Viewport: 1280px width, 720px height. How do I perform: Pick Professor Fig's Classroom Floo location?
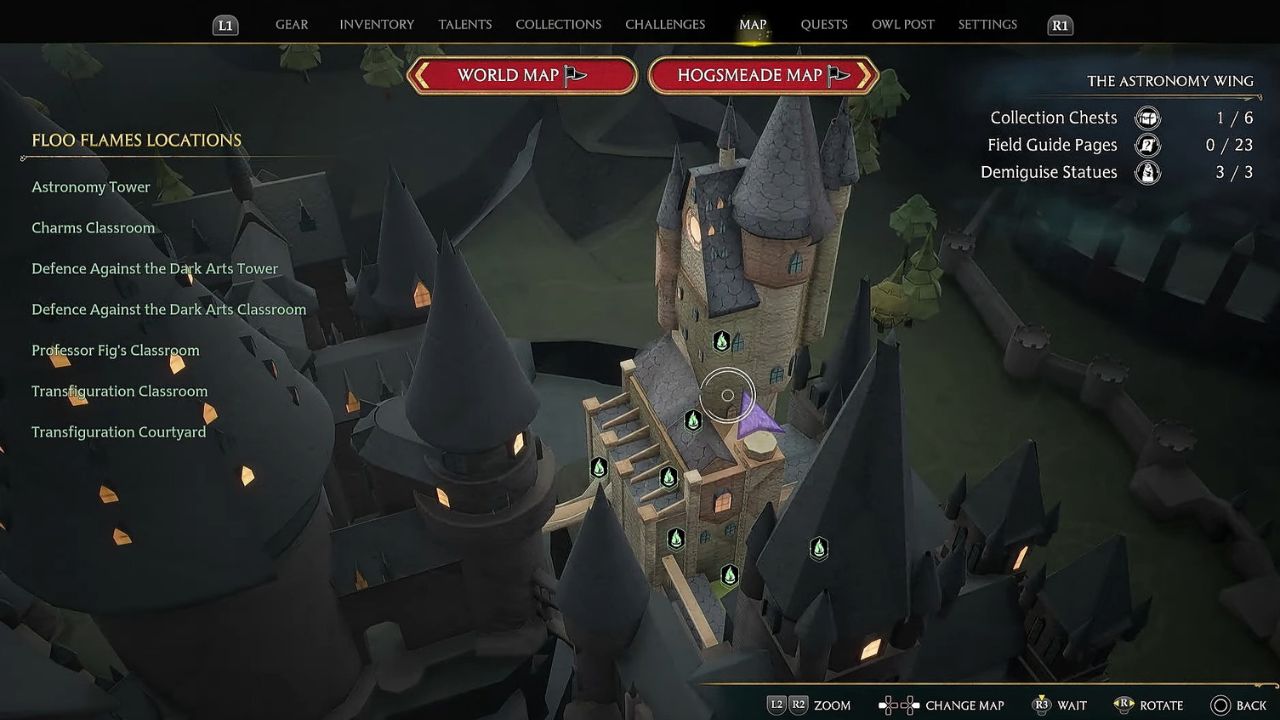115,351
